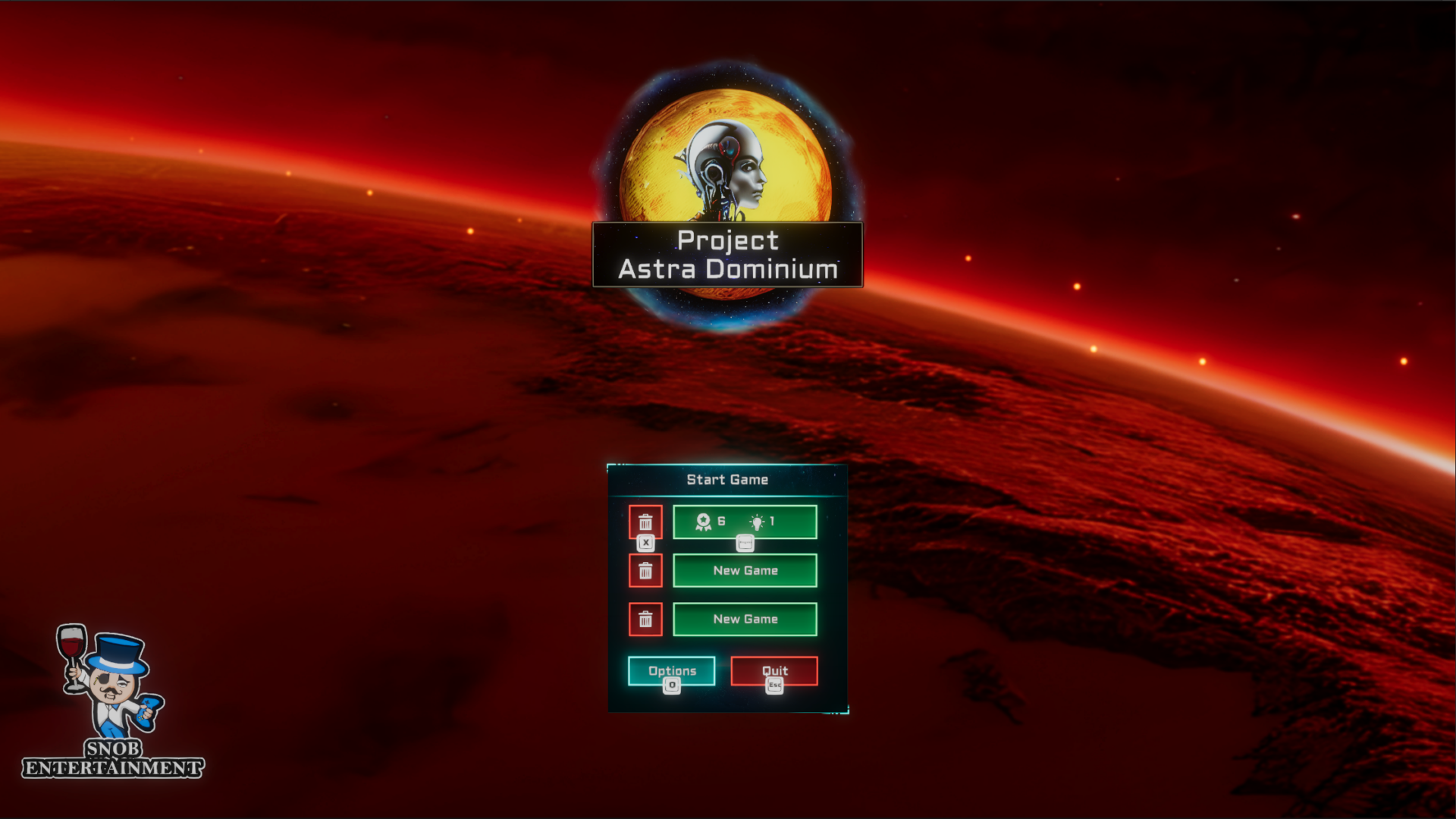Click the trash icon next to the third New Game slot
The height and width of the screenshot is (819, 1456).
(646, 619)
